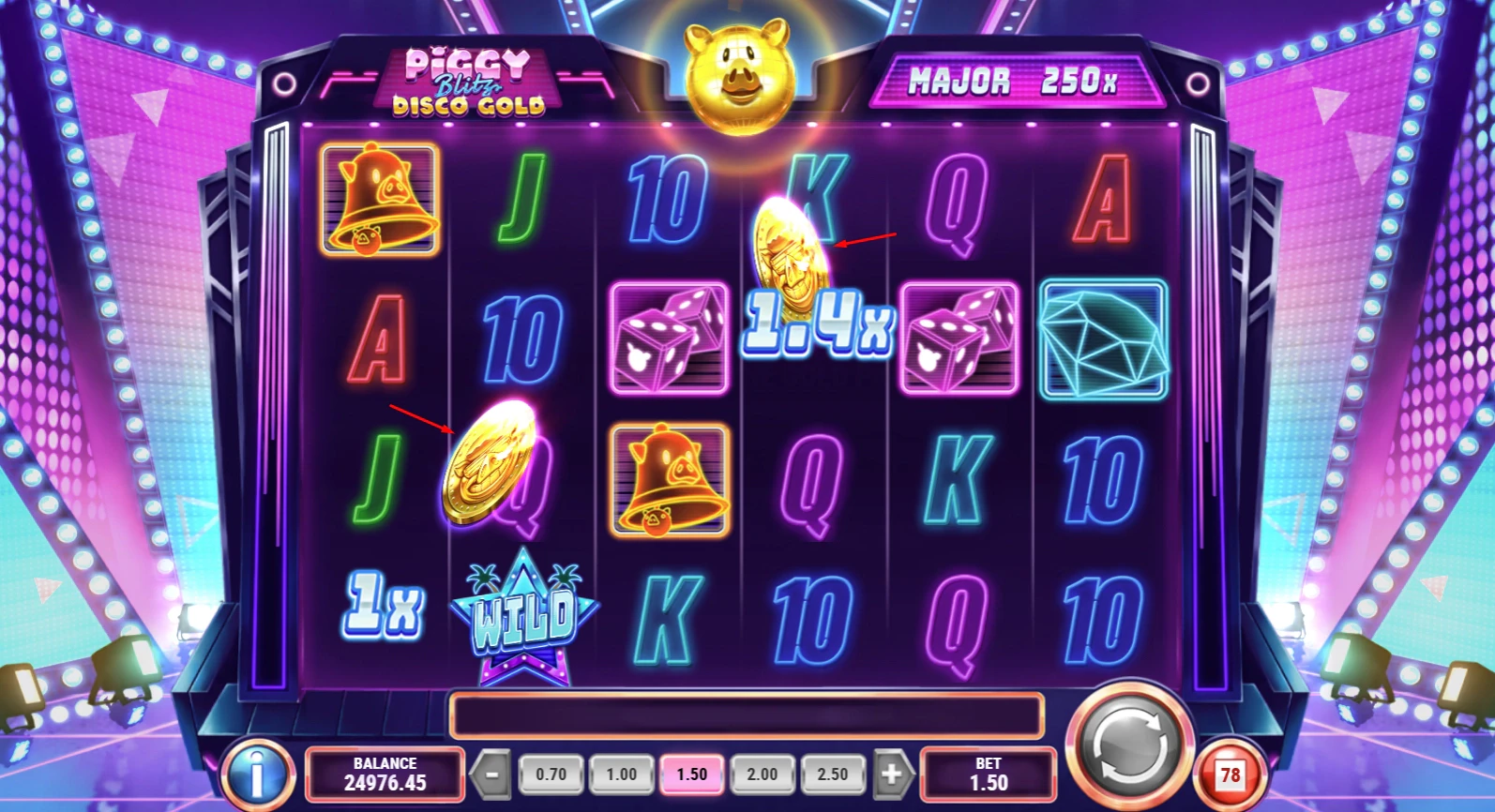Click the BET 1.50 display
This screenshot has height=812, width=1495.
pyautogui.click(x=989, y=774)
